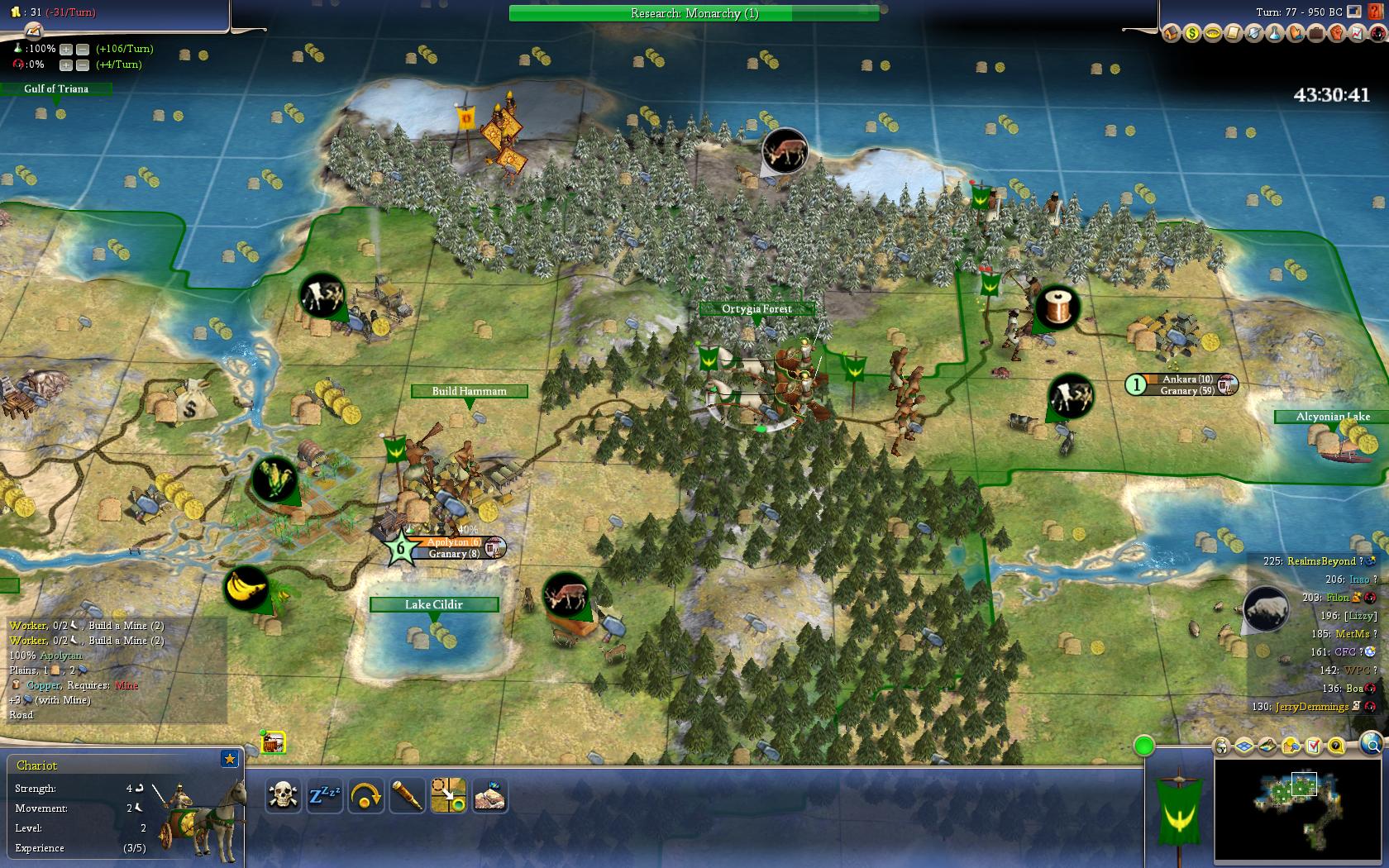
Task: Skip turn with curved arrow button
Action: (365, 796)
